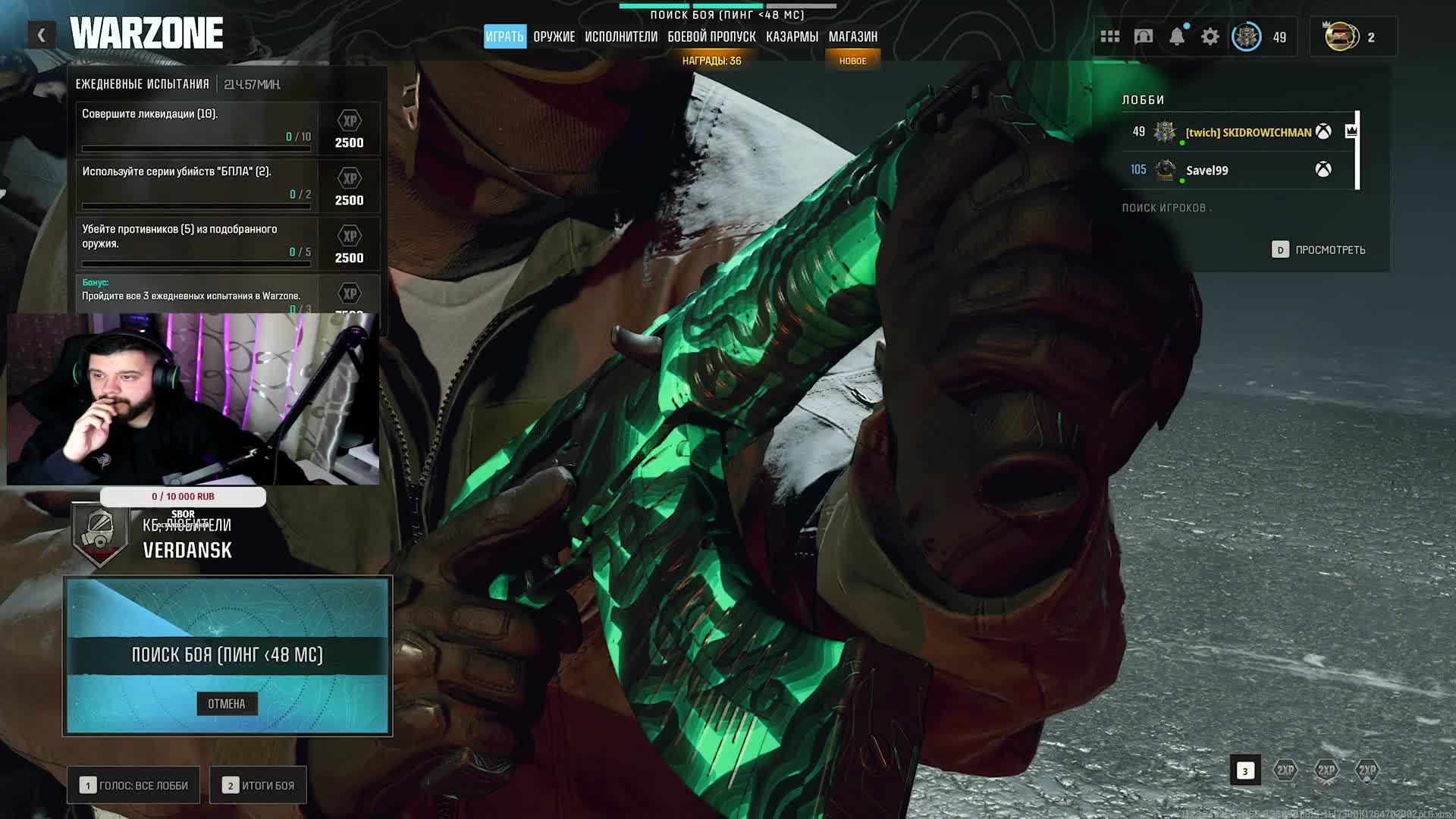The width and height of the screenshot is (1456, 819).
Task: Open the МАГАЗИН tab
Action: [852, 36]
